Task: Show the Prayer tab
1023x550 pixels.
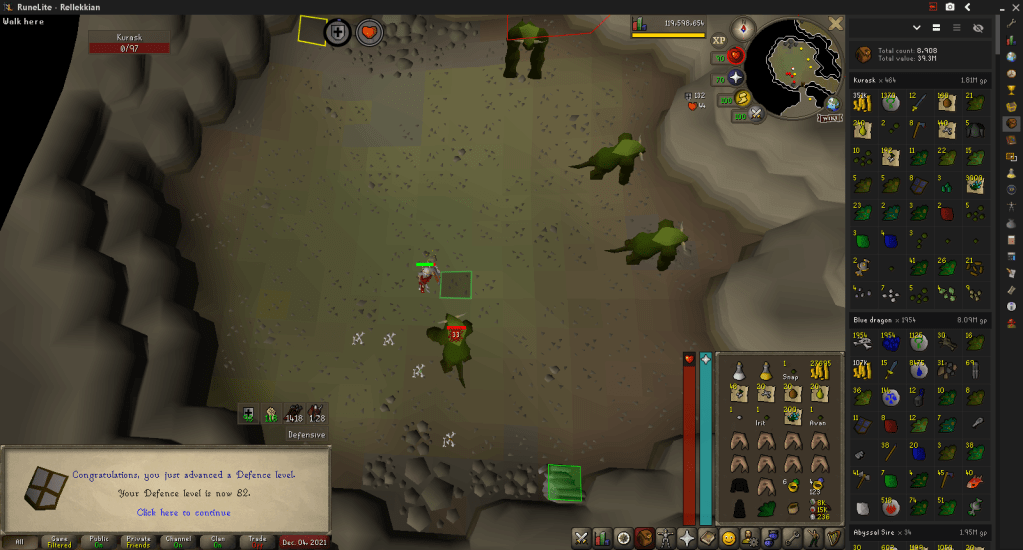Action: pos(688,538)
